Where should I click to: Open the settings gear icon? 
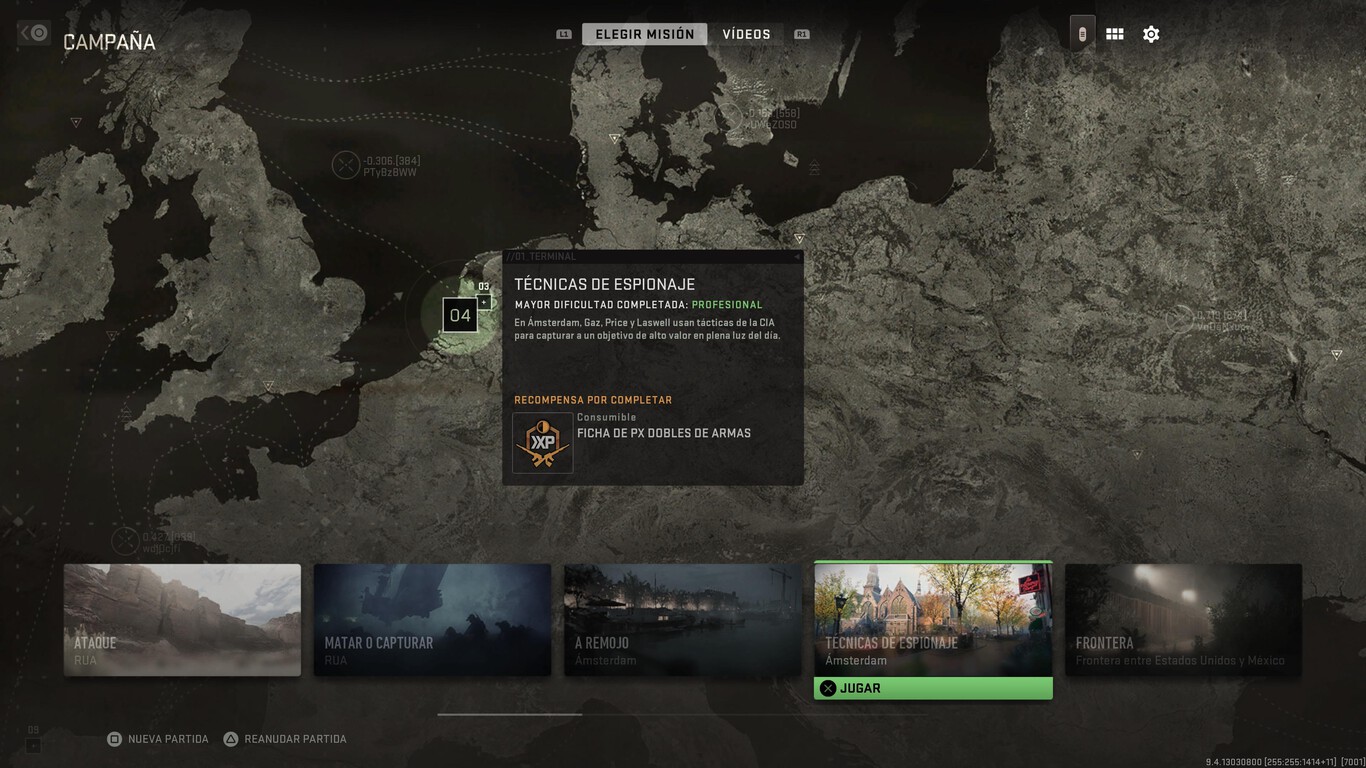point(1151,33)
